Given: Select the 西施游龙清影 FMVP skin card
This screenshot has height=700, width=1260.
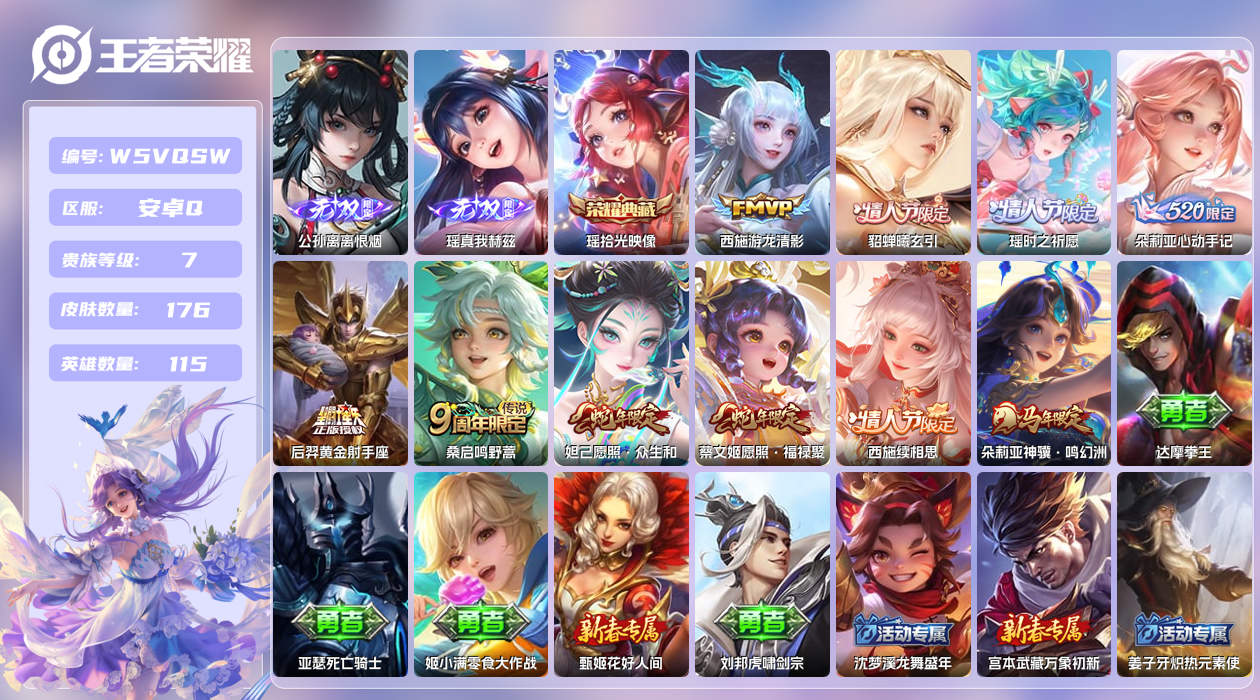Looking at the screenshot, I should click(x=762, y=152).
